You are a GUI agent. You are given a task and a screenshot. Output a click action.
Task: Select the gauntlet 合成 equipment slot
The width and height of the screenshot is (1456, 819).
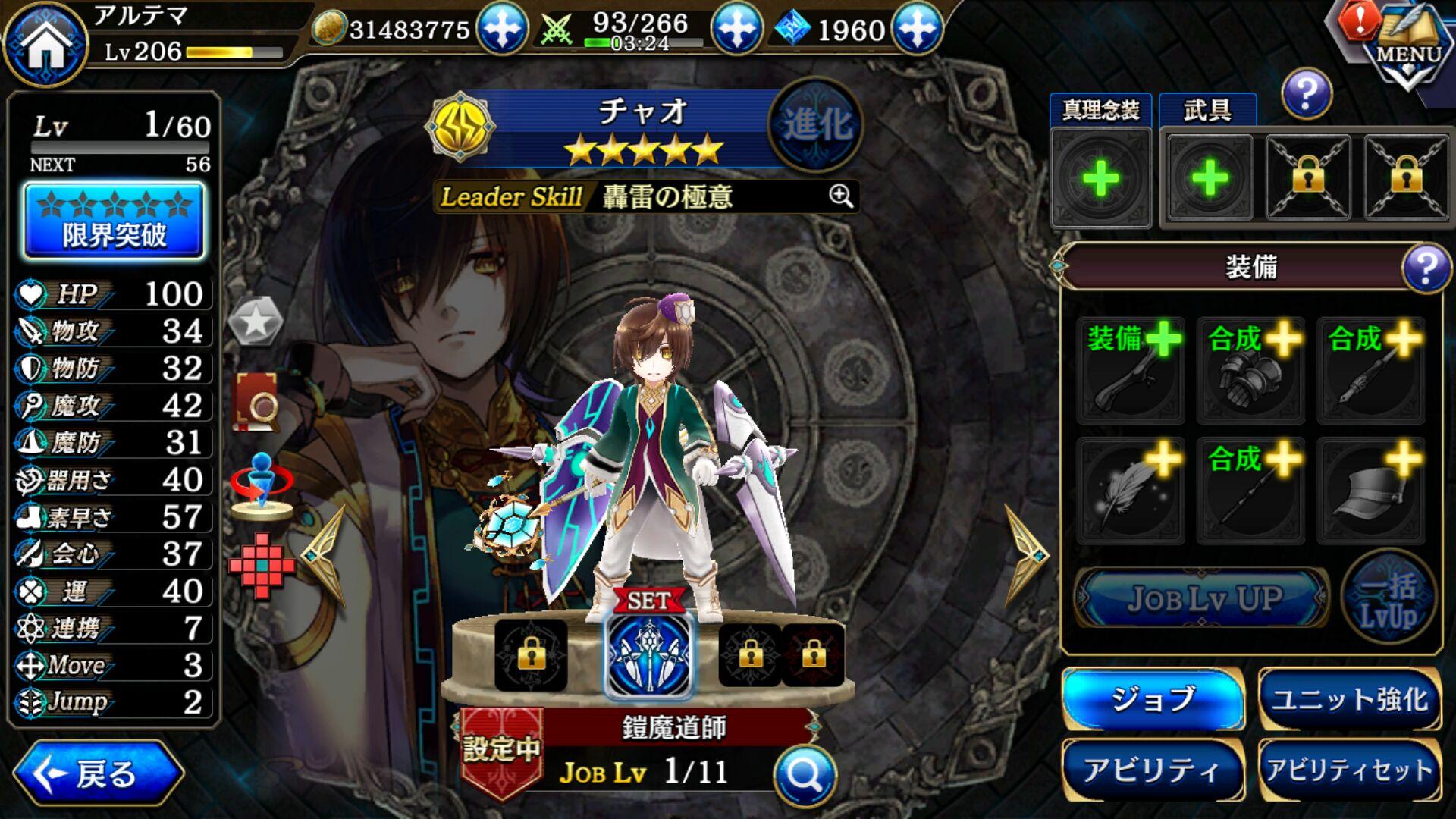click(1250, 370)
